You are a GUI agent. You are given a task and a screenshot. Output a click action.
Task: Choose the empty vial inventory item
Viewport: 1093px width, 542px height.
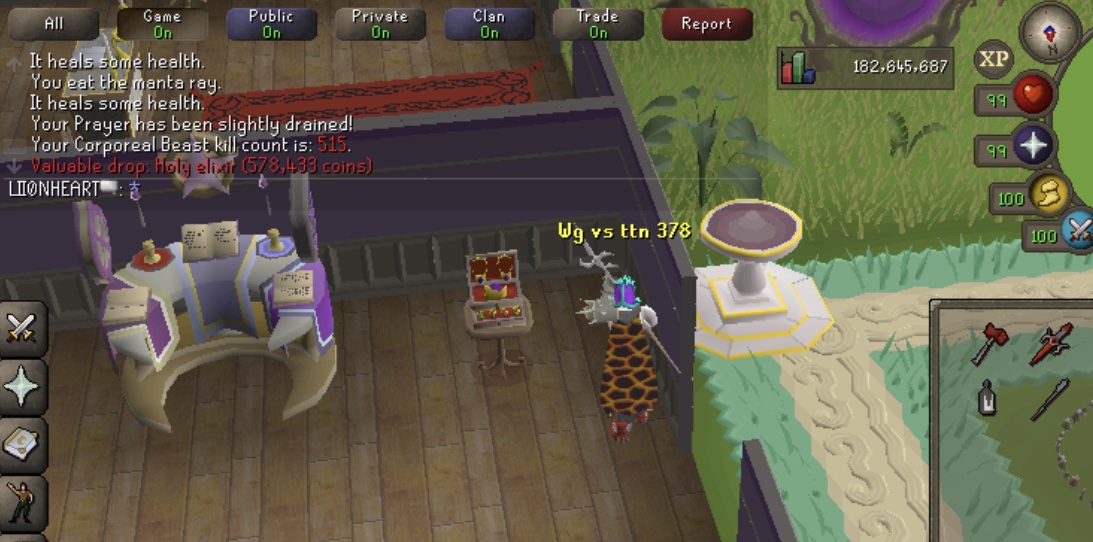pyautogui.click(x=987, y=401)
